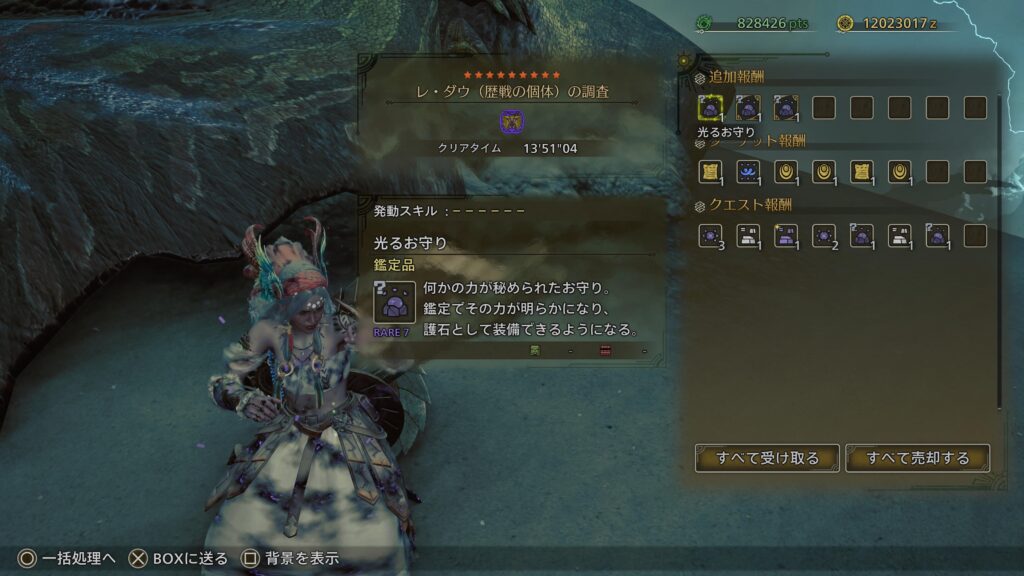
Task: Click the すべて受け取る (receive all) button
Action: click(x=767, y=458)
